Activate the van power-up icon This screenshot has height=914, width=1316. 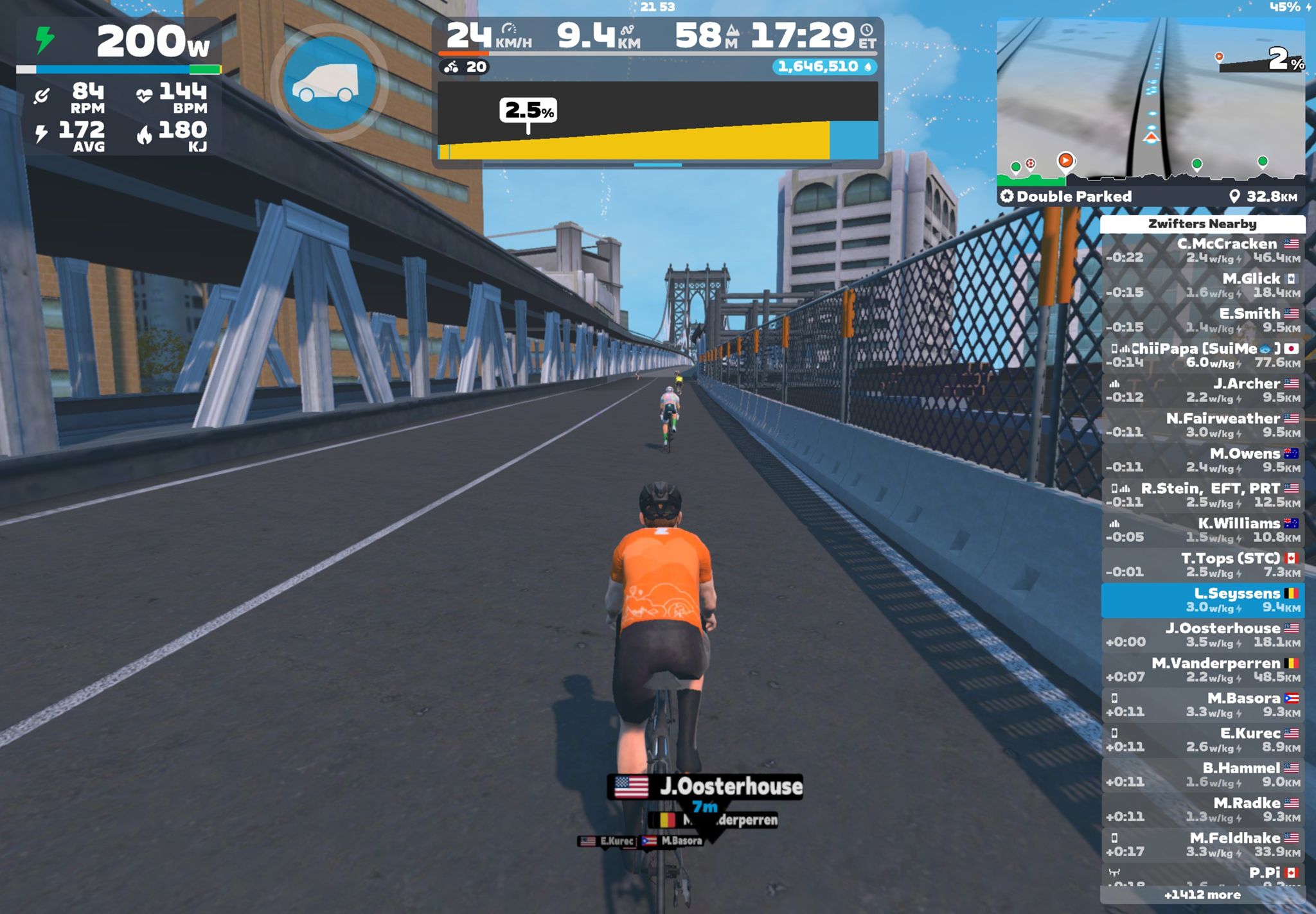click(x=329, y=83)
